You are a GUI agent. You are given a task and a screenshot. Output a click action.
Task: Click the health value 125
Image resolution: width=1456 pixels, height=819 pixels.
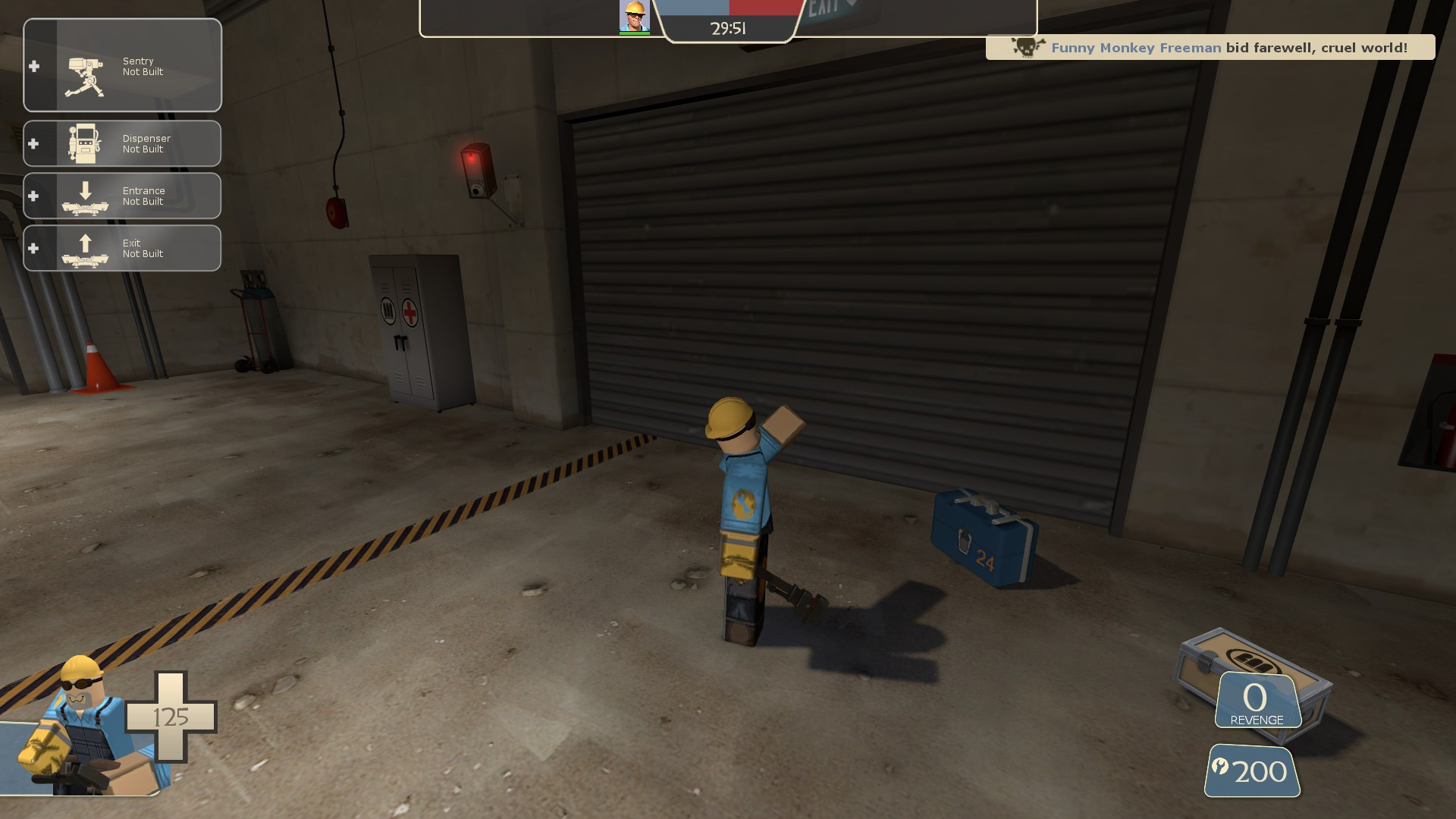click(173, 715)
